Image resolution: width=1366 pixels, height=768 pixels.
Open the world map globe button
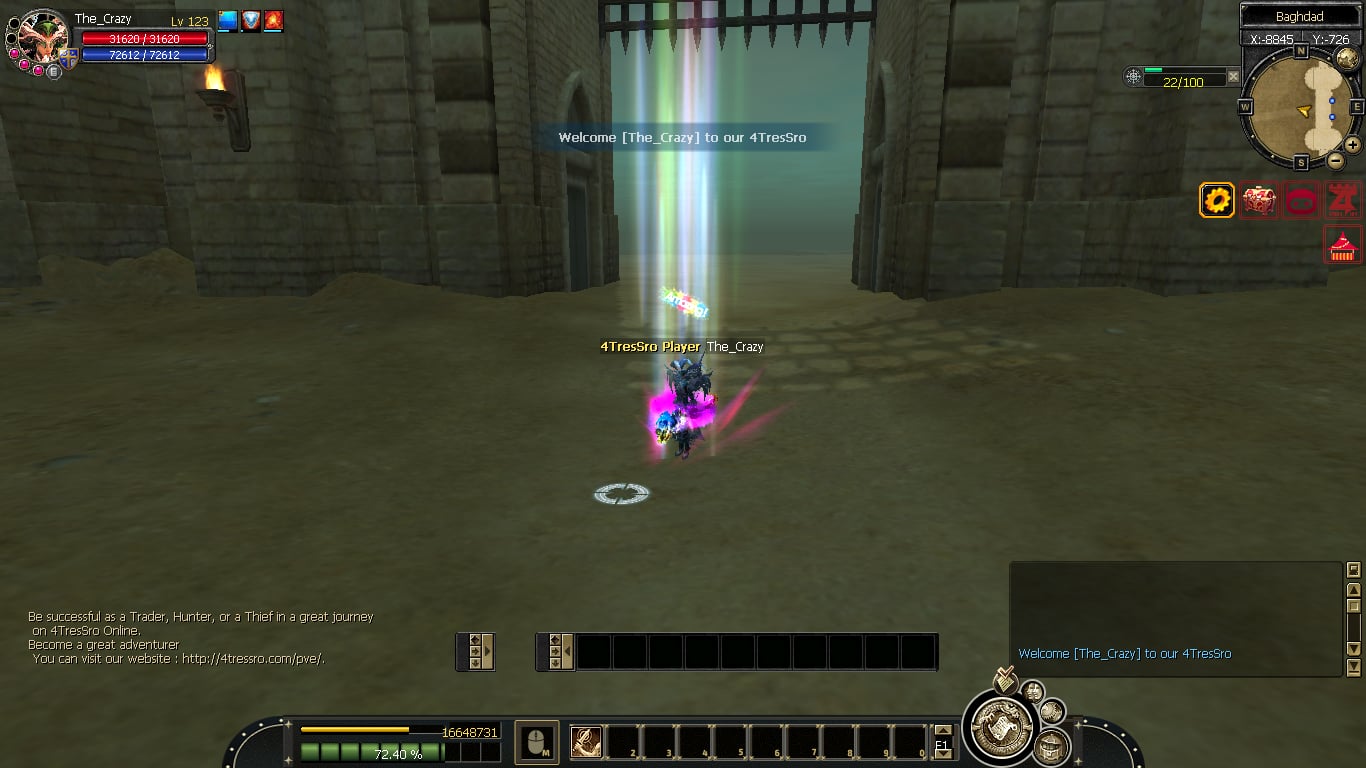coord(1346,58)
